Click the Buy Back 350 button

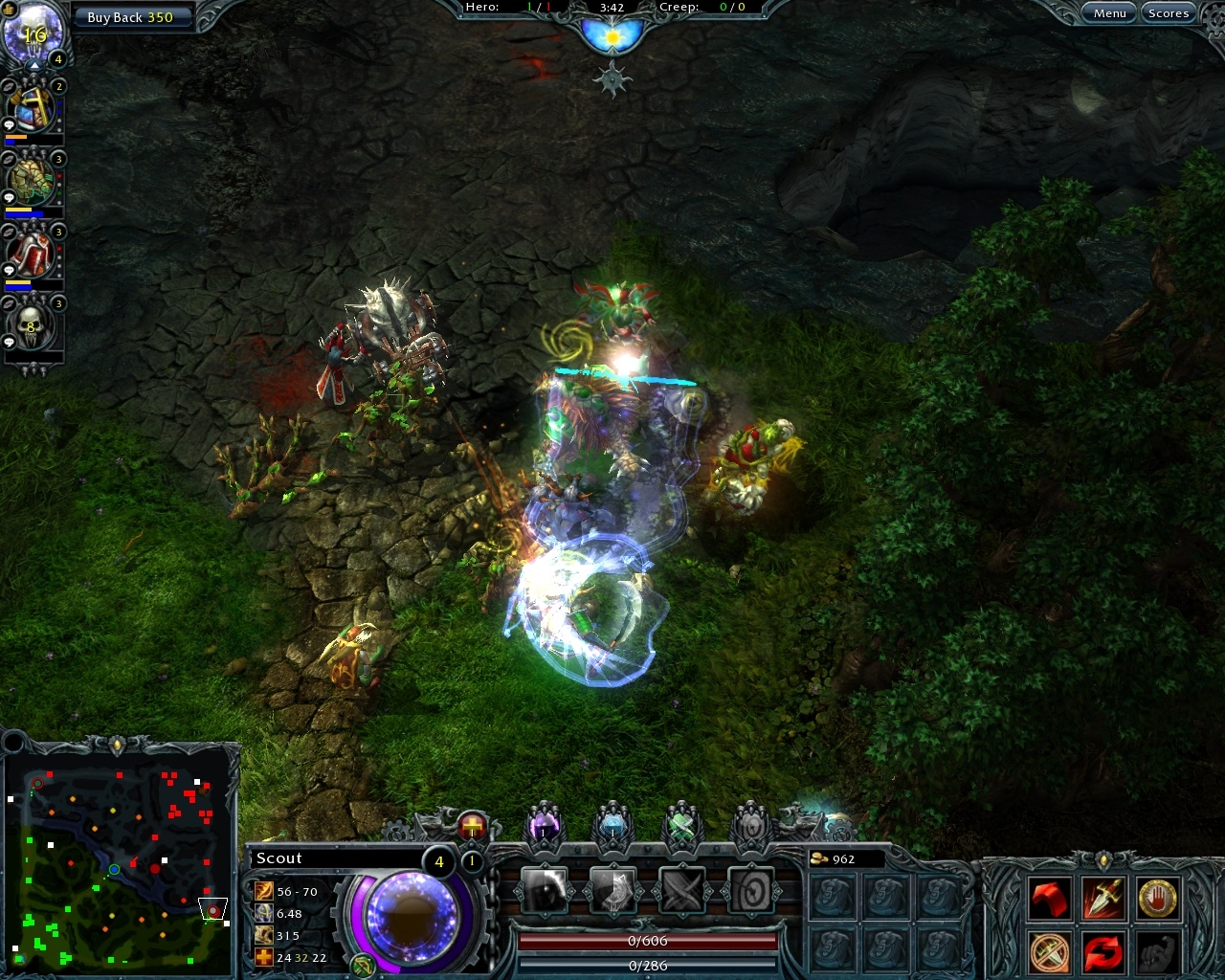click(133, 16)
